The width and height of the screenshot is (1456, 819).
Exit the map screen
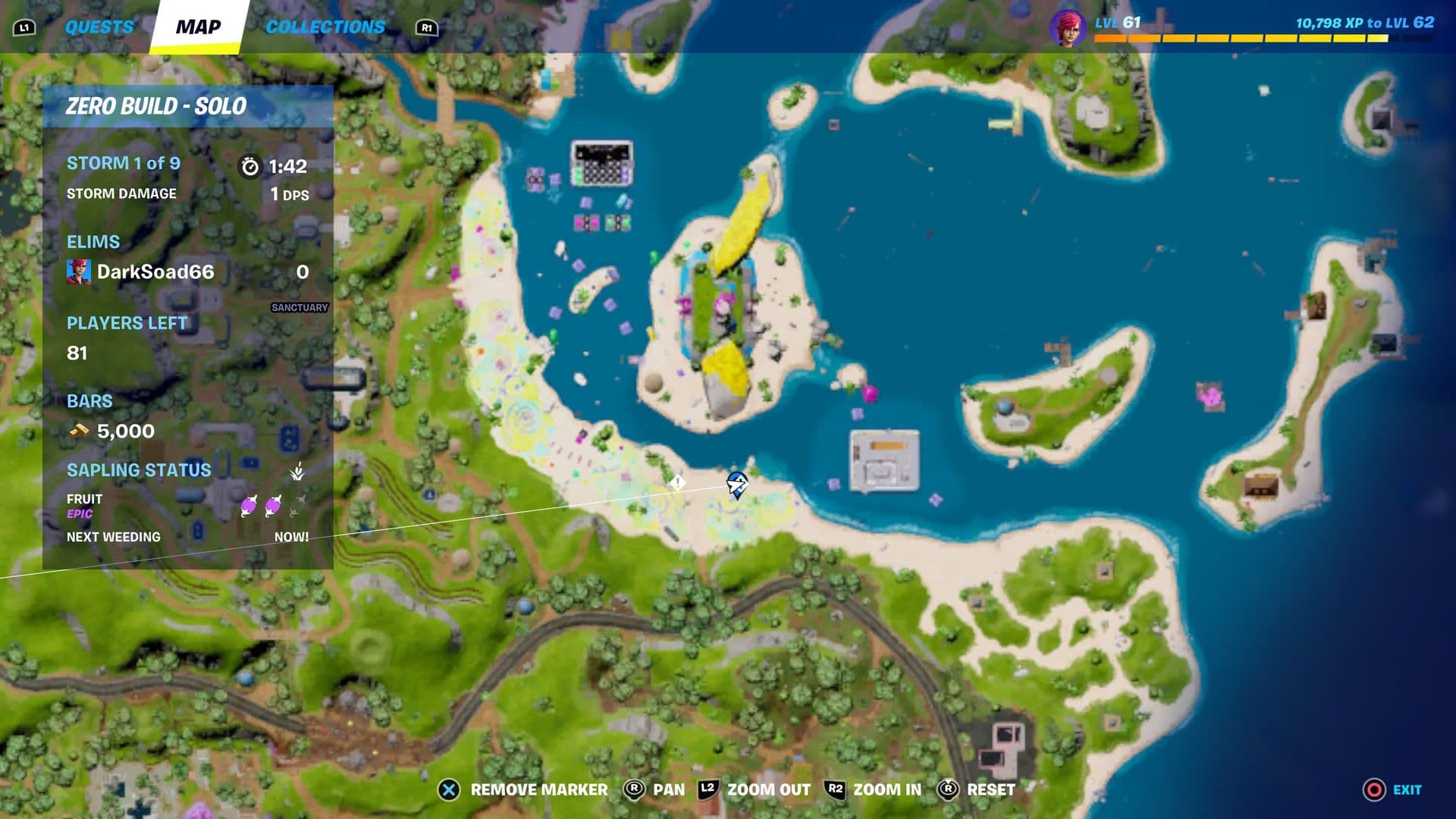(1392, 789)
